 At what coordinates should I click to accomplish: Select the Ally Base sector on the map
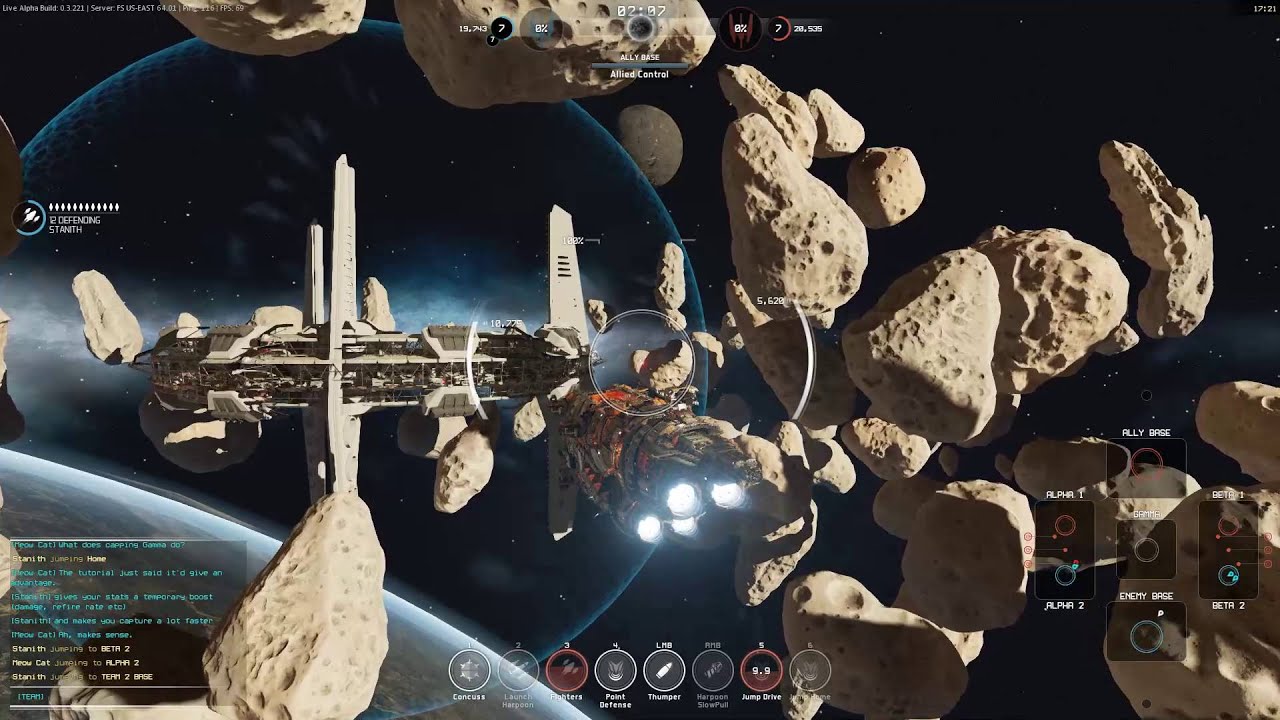click(x=1146, y=462)
